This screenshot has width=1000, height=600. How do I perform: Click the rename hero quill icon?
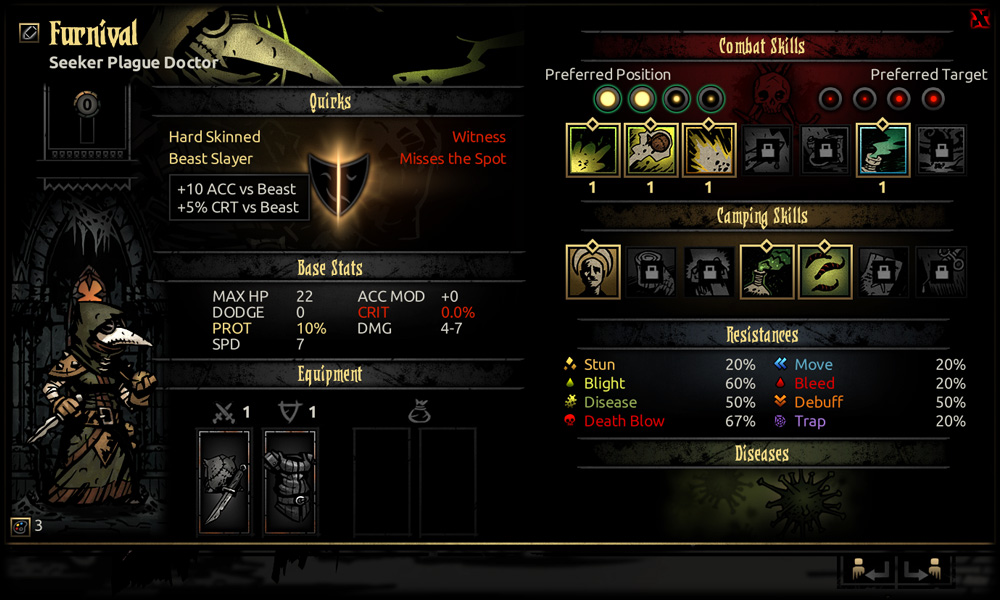pyautogui.click(x=29, y=32)
